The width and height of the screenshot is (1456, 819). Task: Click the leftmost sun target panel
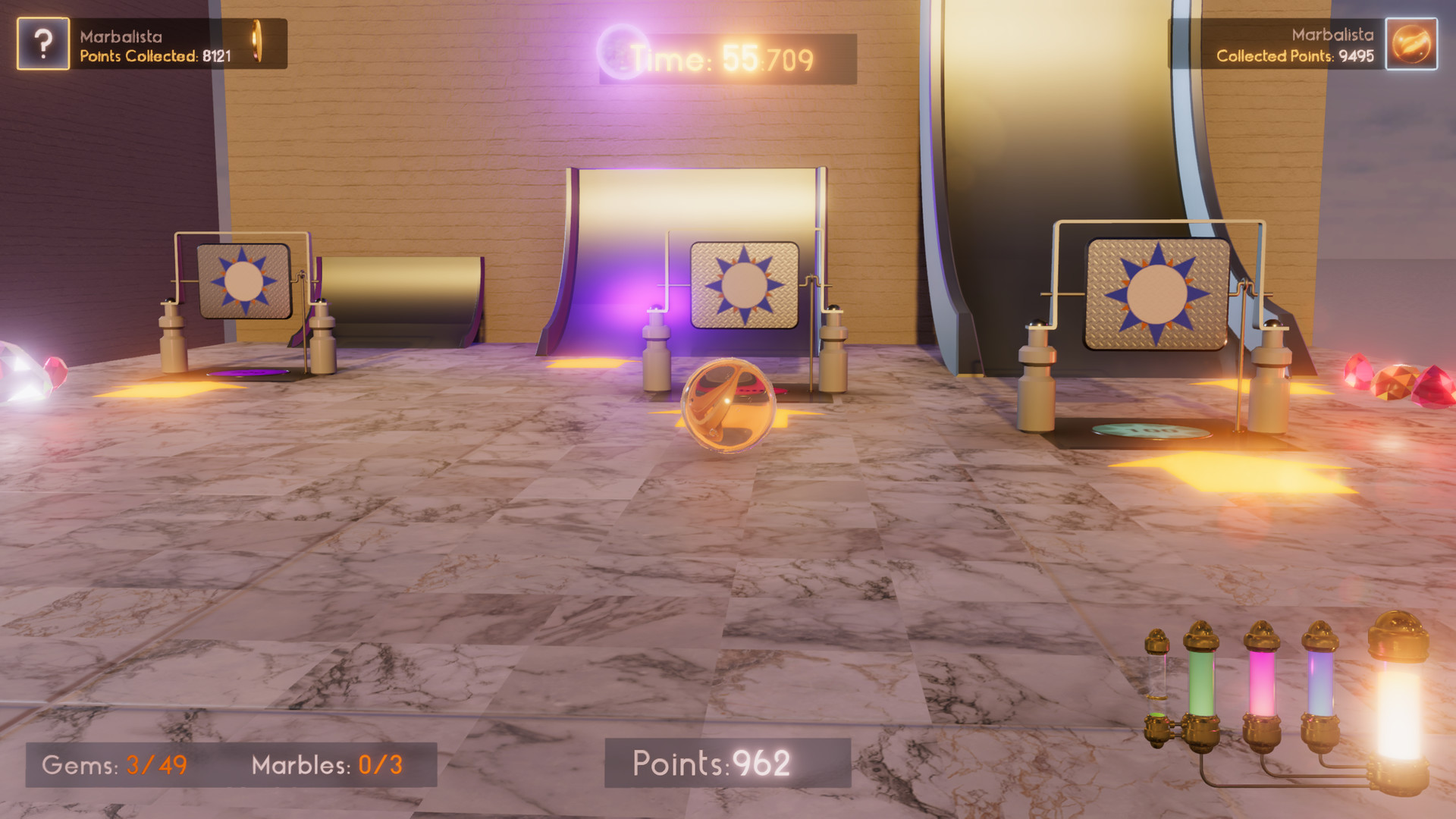coord(244,282)
